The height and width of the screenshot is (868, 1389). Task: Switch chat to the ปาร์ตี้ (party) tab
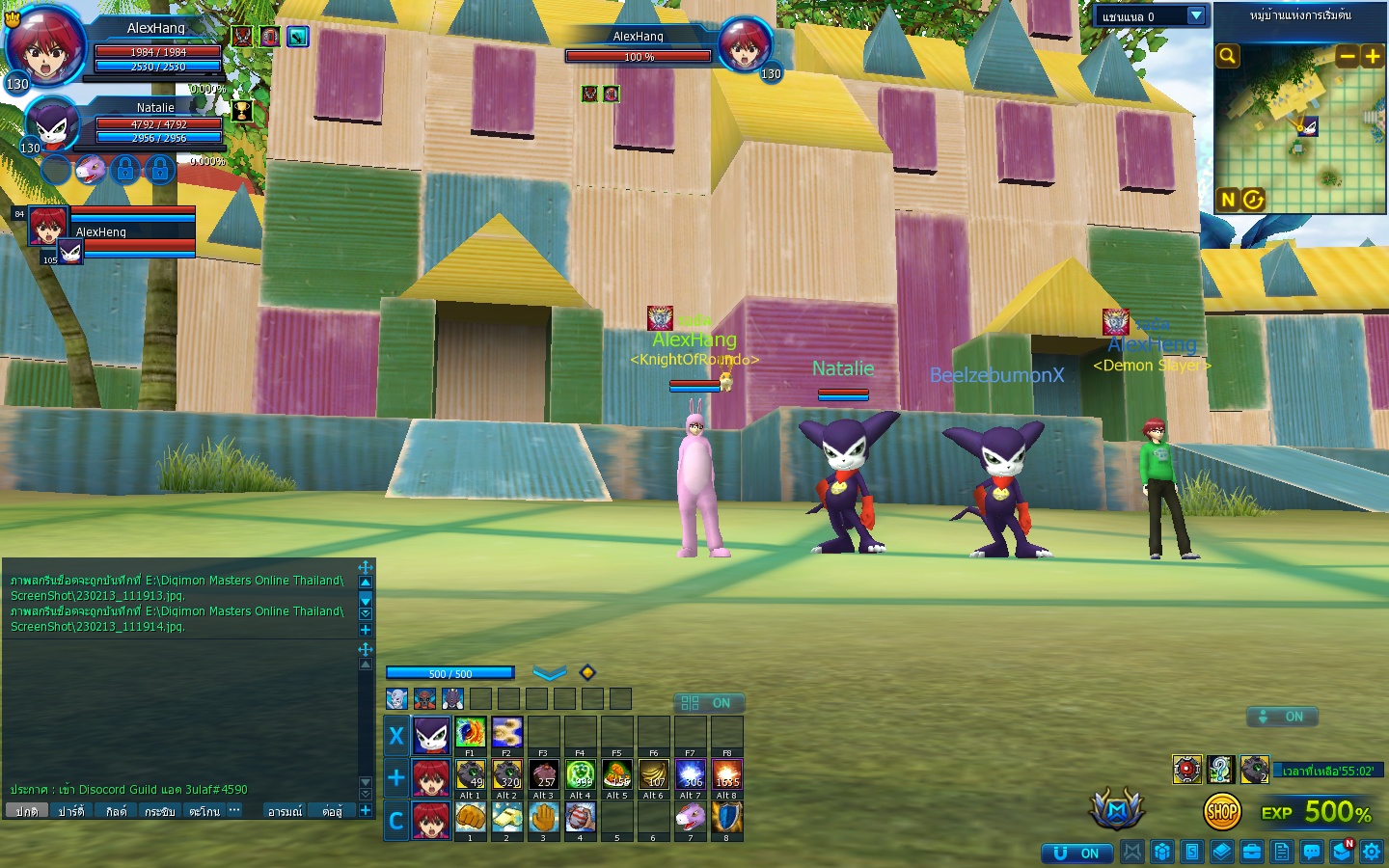pos(71,811)
